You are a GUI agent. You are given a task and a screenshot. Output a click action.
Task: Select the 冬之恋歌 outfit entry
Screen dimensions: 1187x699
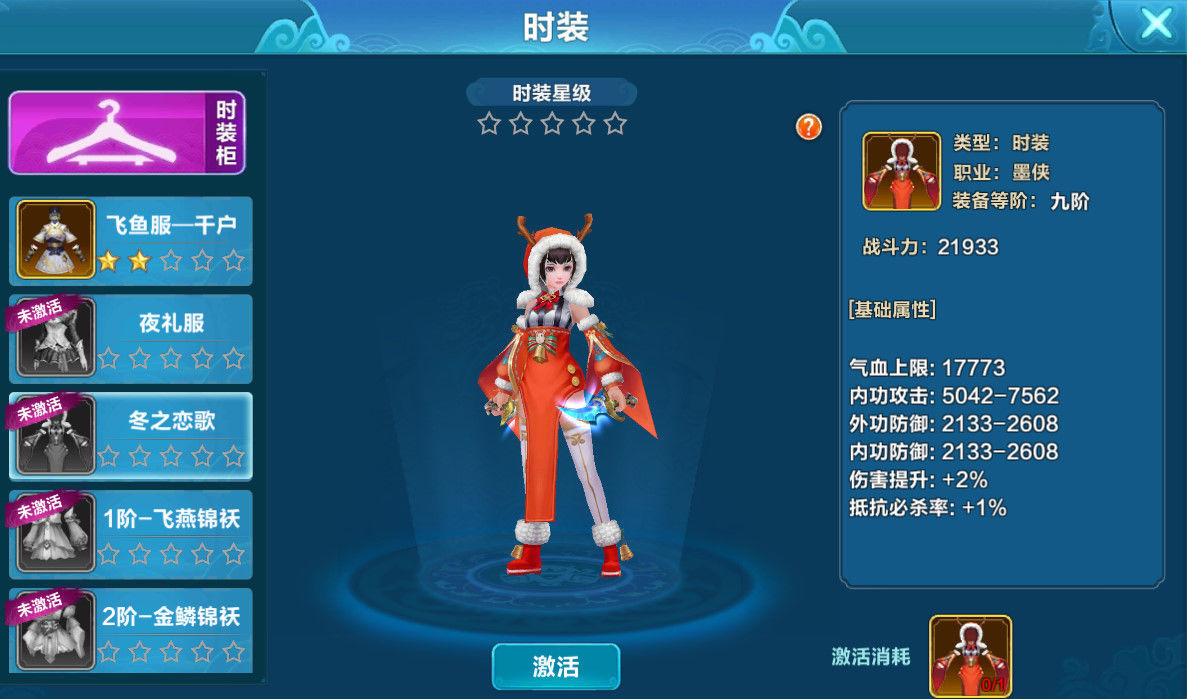(x=131, y=436)
